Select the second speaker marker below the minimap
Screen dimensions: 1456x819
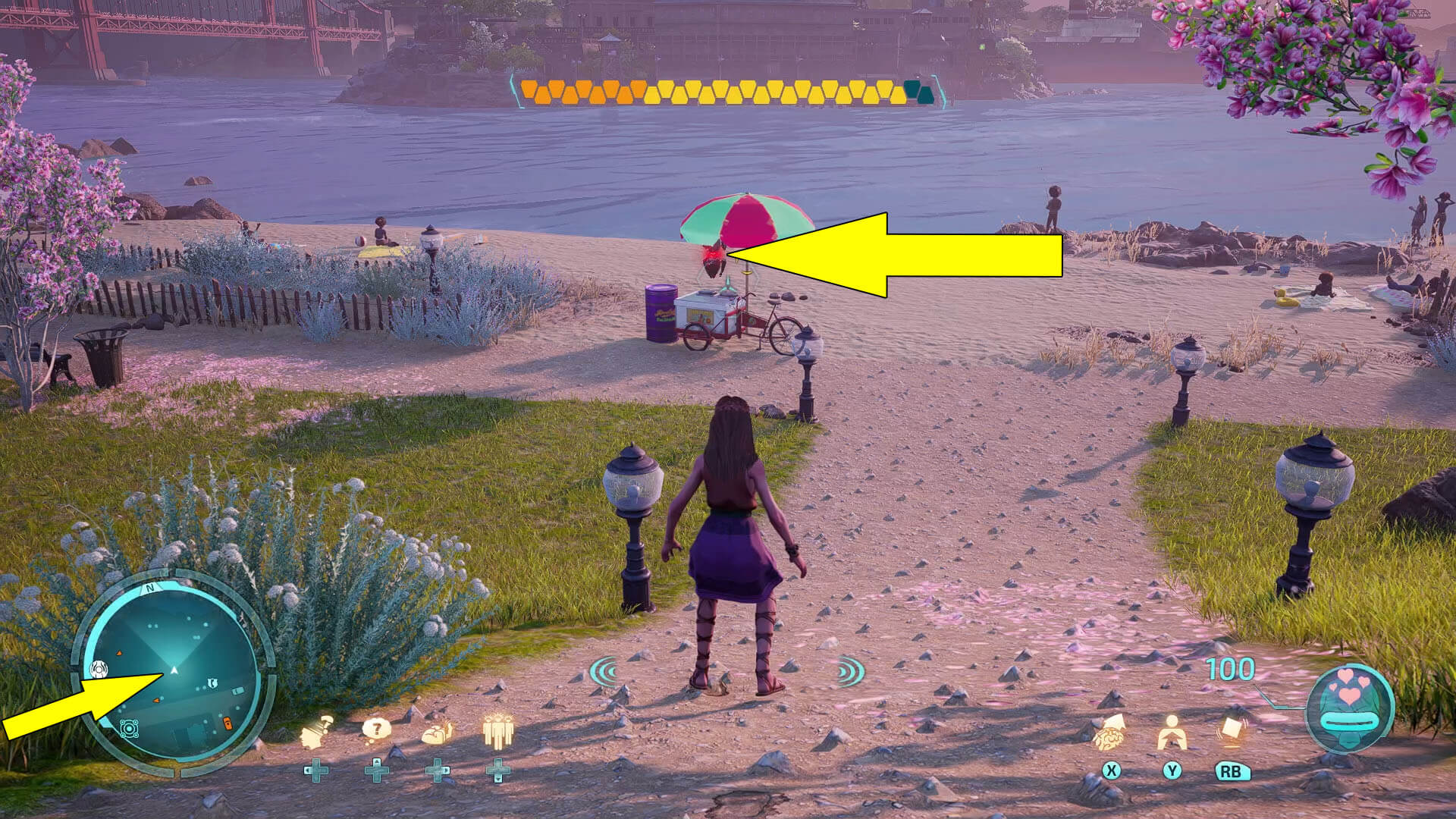point(129,729)
